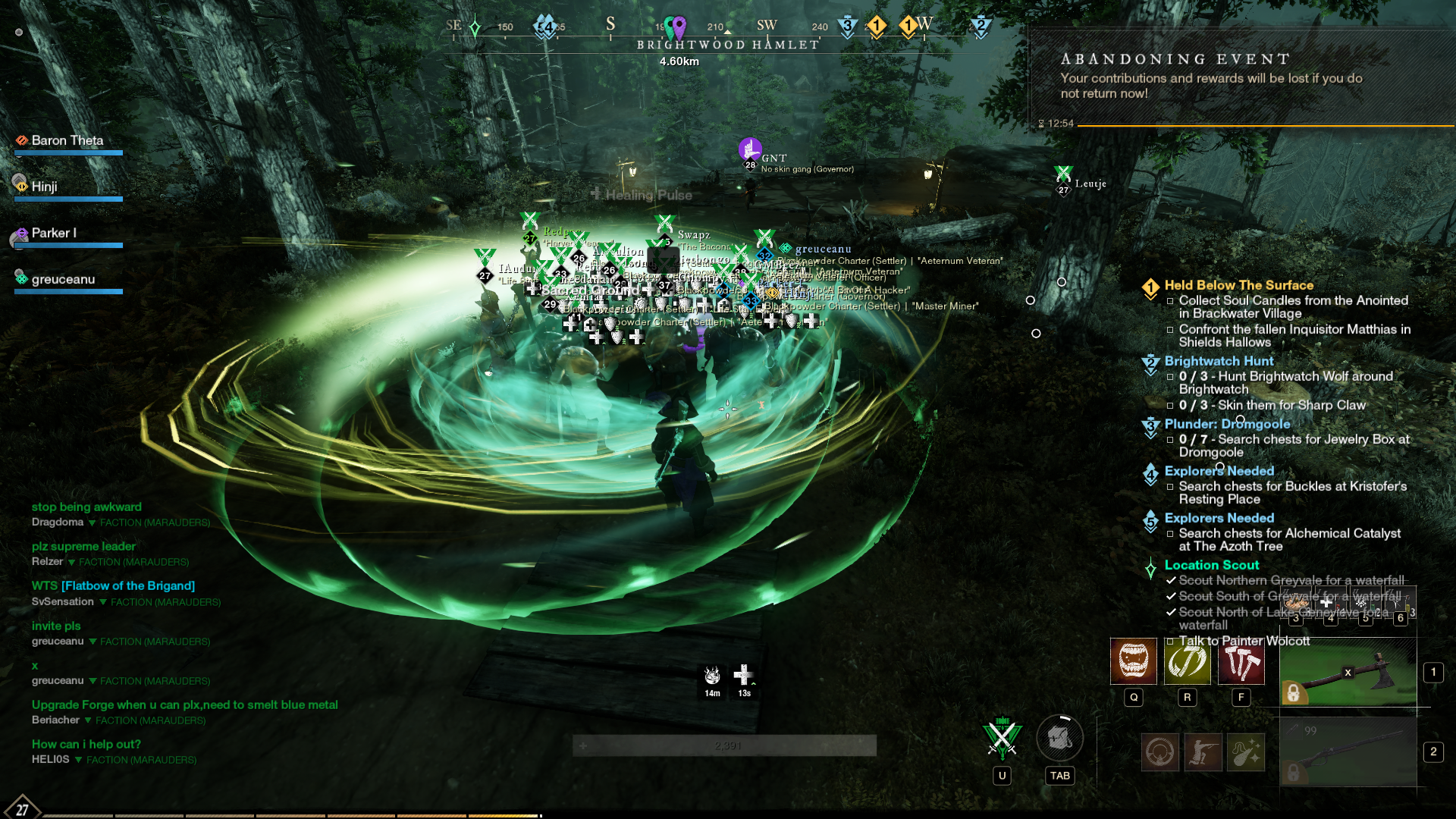Open the Held Below The Surface quest
This screenshot has height=819, width=1456.
click(x=1238, y=285)
